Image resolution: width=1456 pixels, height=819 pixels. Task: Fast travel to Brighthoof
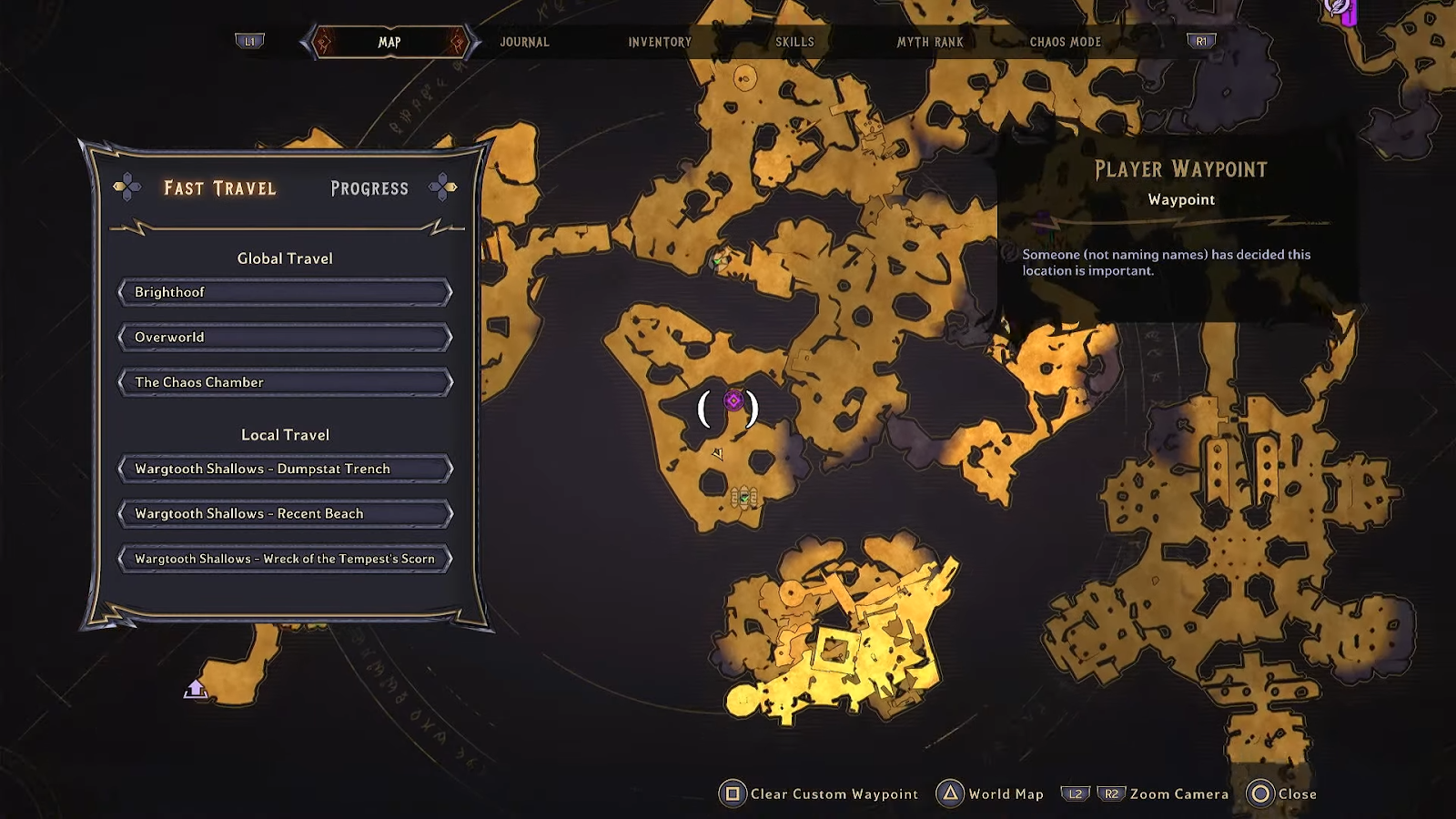tap(285, 292)
